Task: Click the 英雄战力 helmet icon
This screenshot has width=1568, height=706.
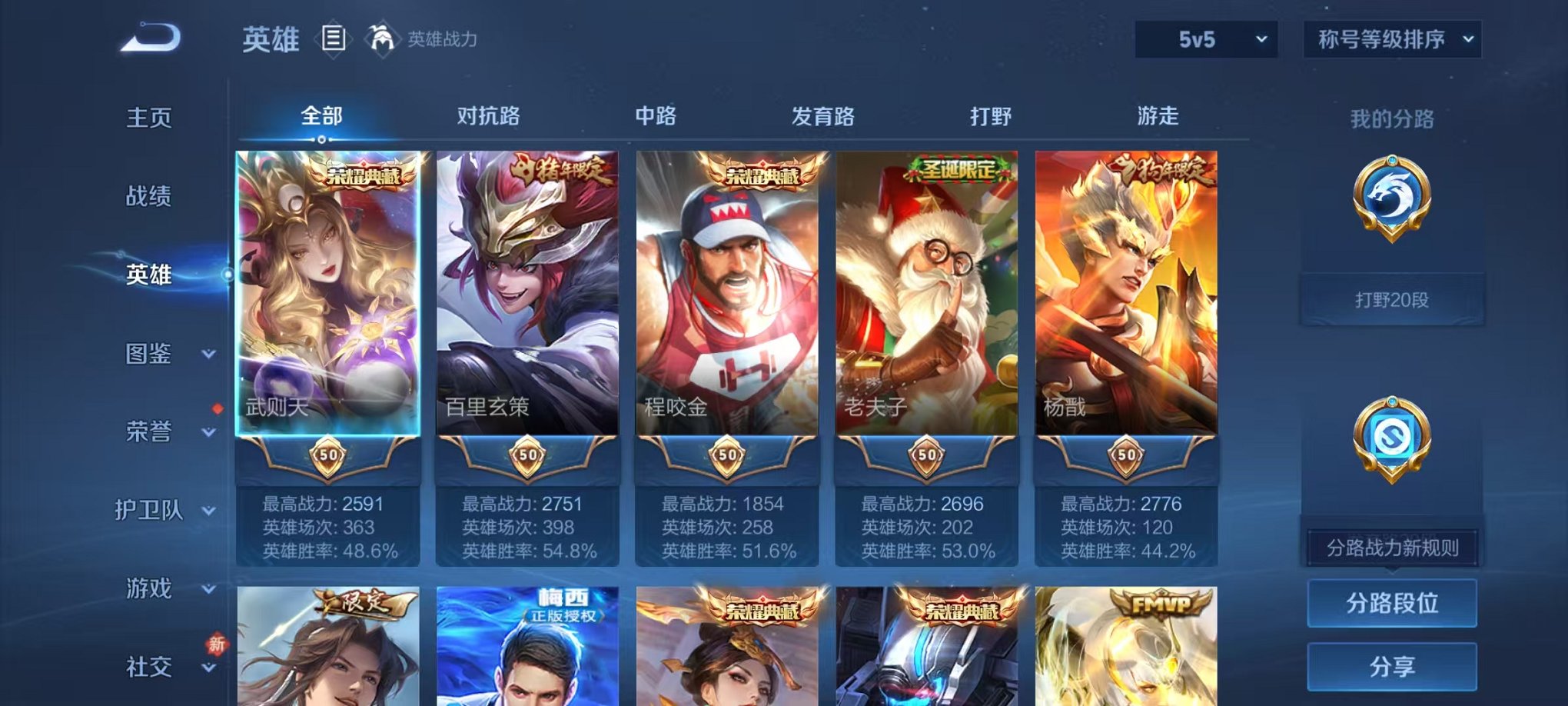Action: [382, 37]
